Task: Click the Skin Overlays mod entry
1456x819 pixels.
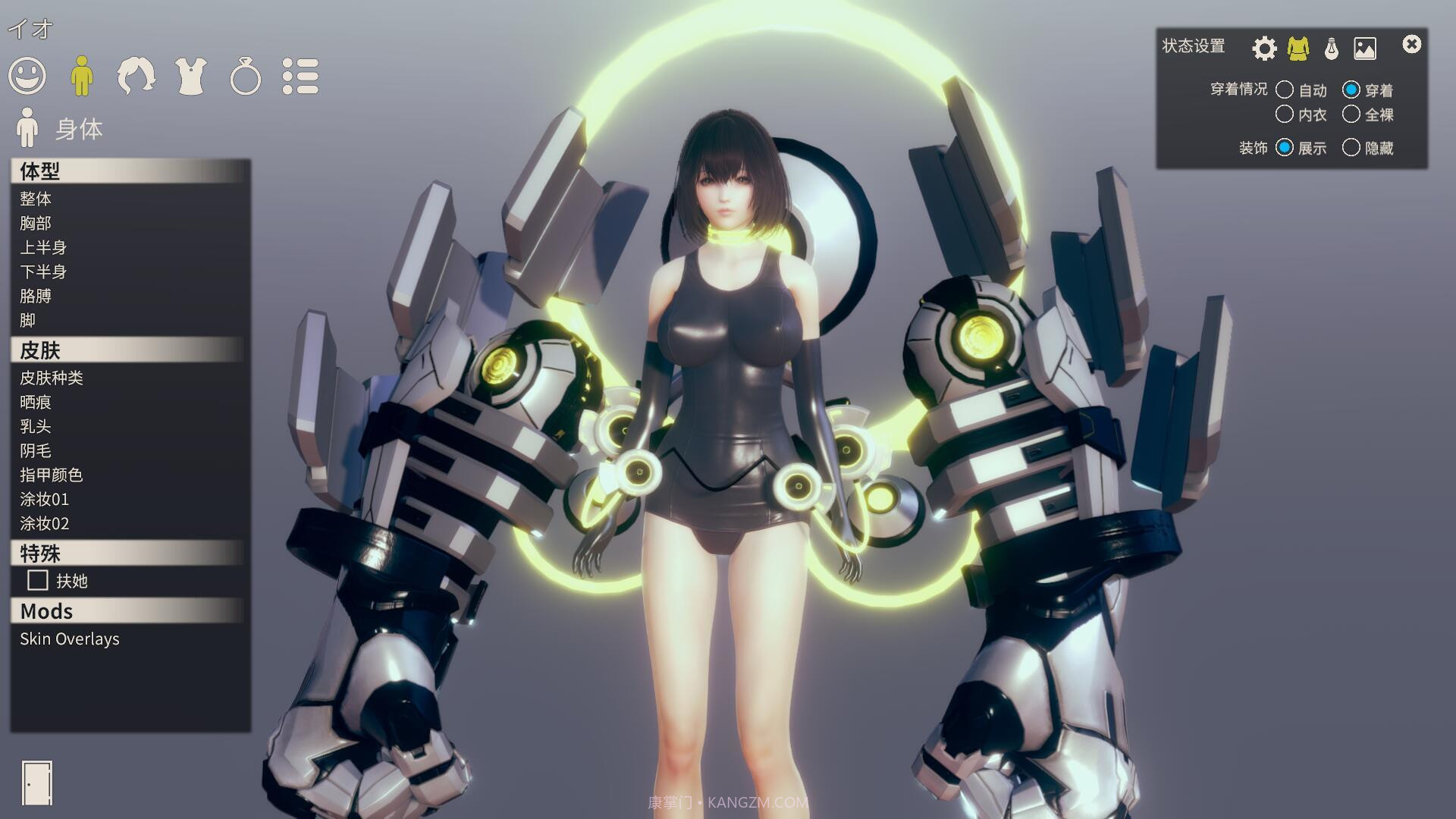Action: pos(70,639)
